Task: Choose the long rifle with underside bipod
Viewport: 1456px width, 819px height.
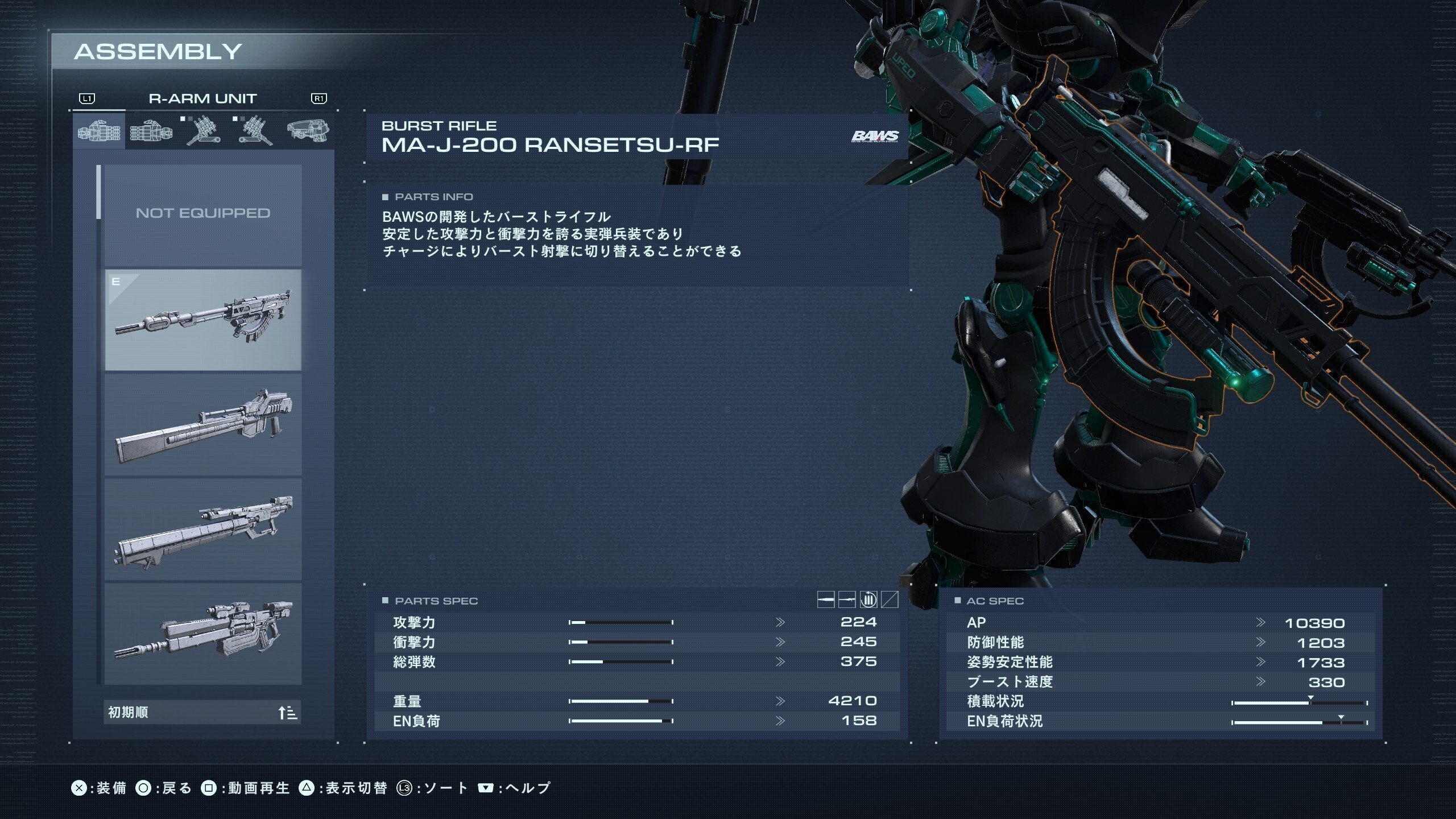Action: [x=202, y=529]
